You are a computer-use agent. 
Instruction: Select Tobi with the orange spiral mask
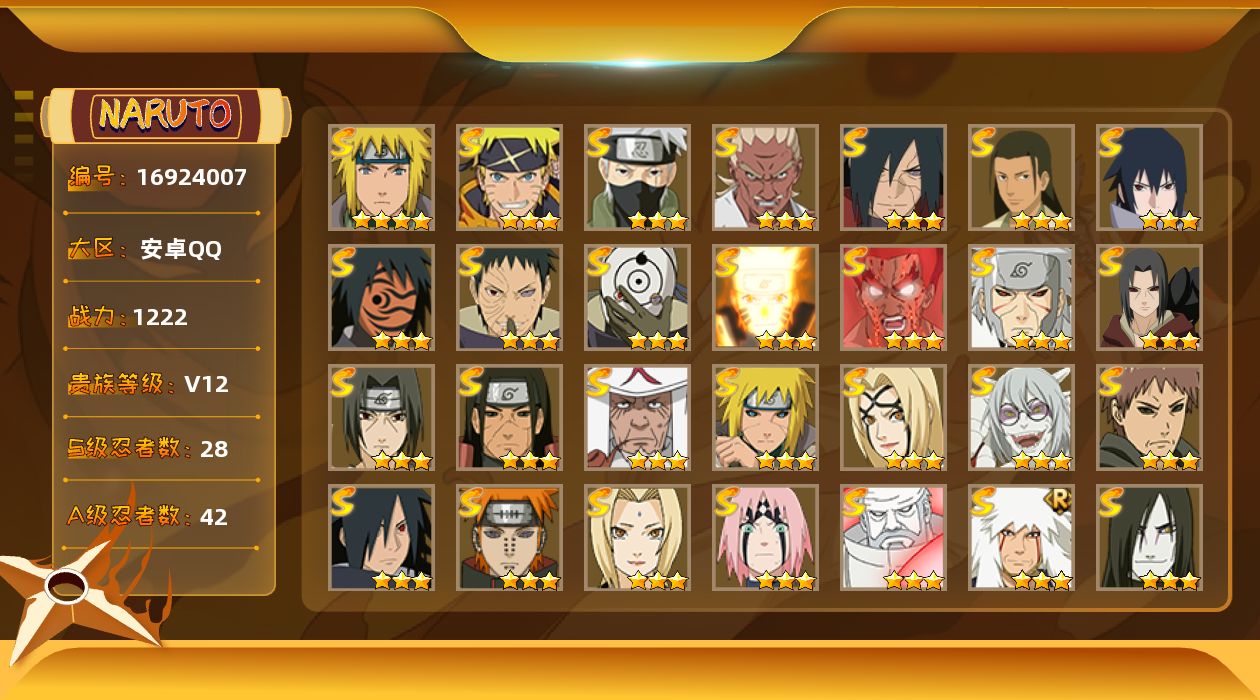point(381,298)
